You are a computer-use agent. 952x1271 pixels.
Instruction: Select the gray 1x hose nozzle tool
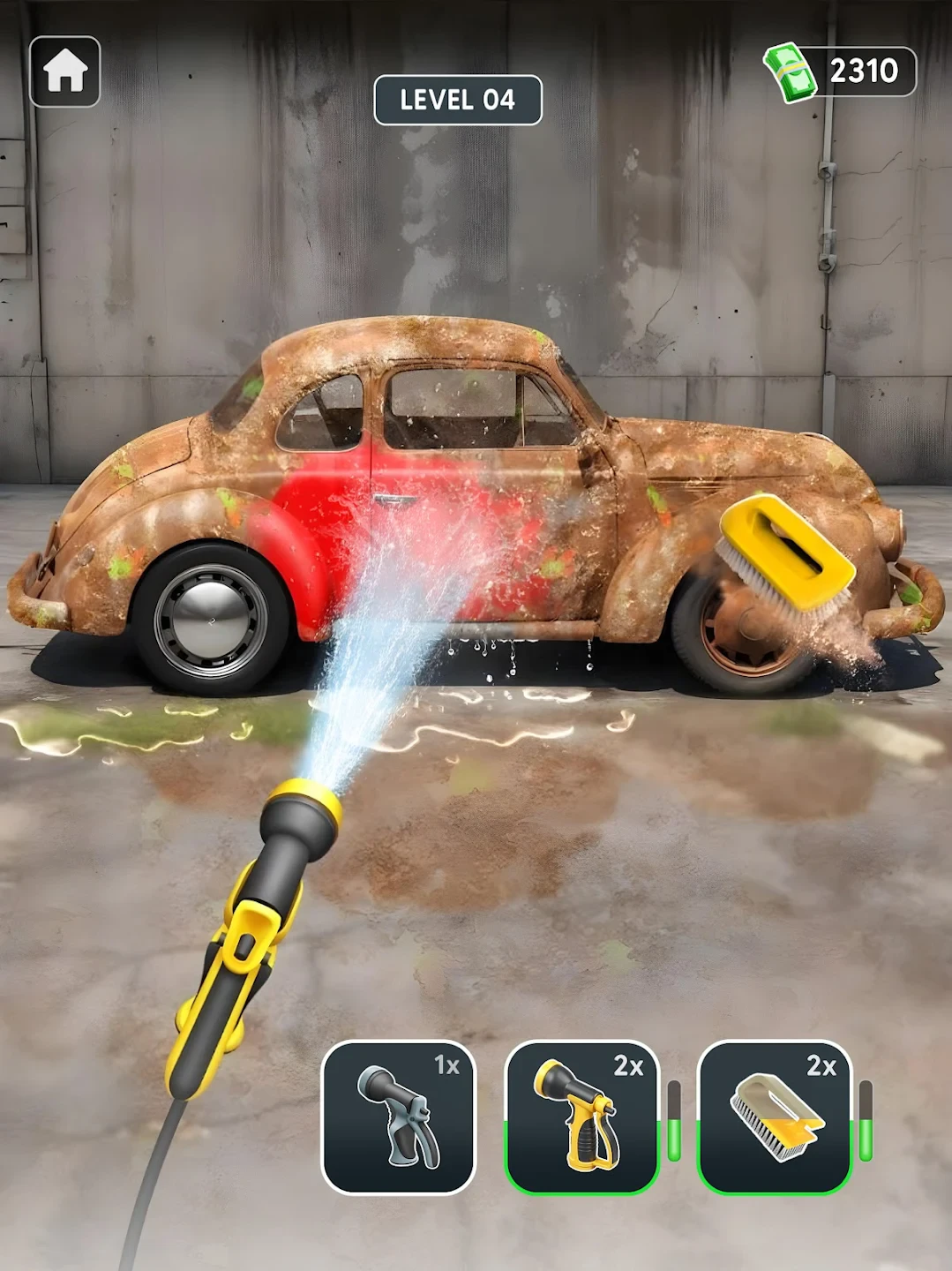(x=399, y=1117)
